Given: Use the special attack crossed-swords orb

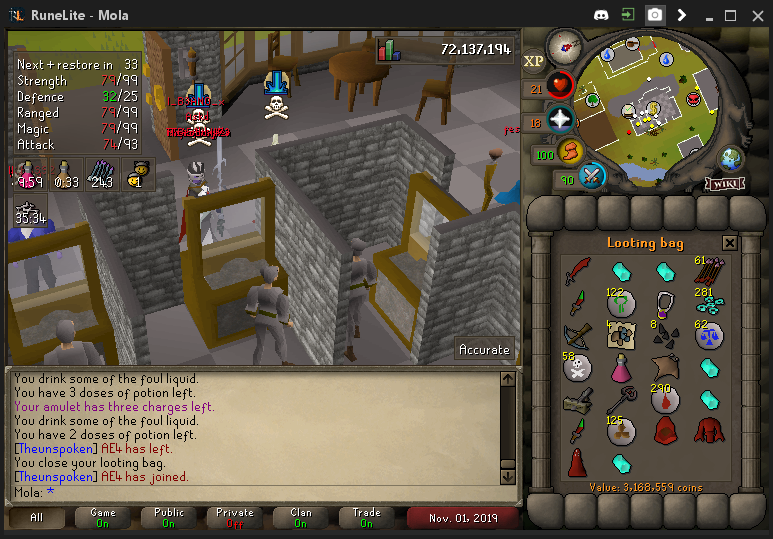Looking at the screenshot, I should point(593,177).
